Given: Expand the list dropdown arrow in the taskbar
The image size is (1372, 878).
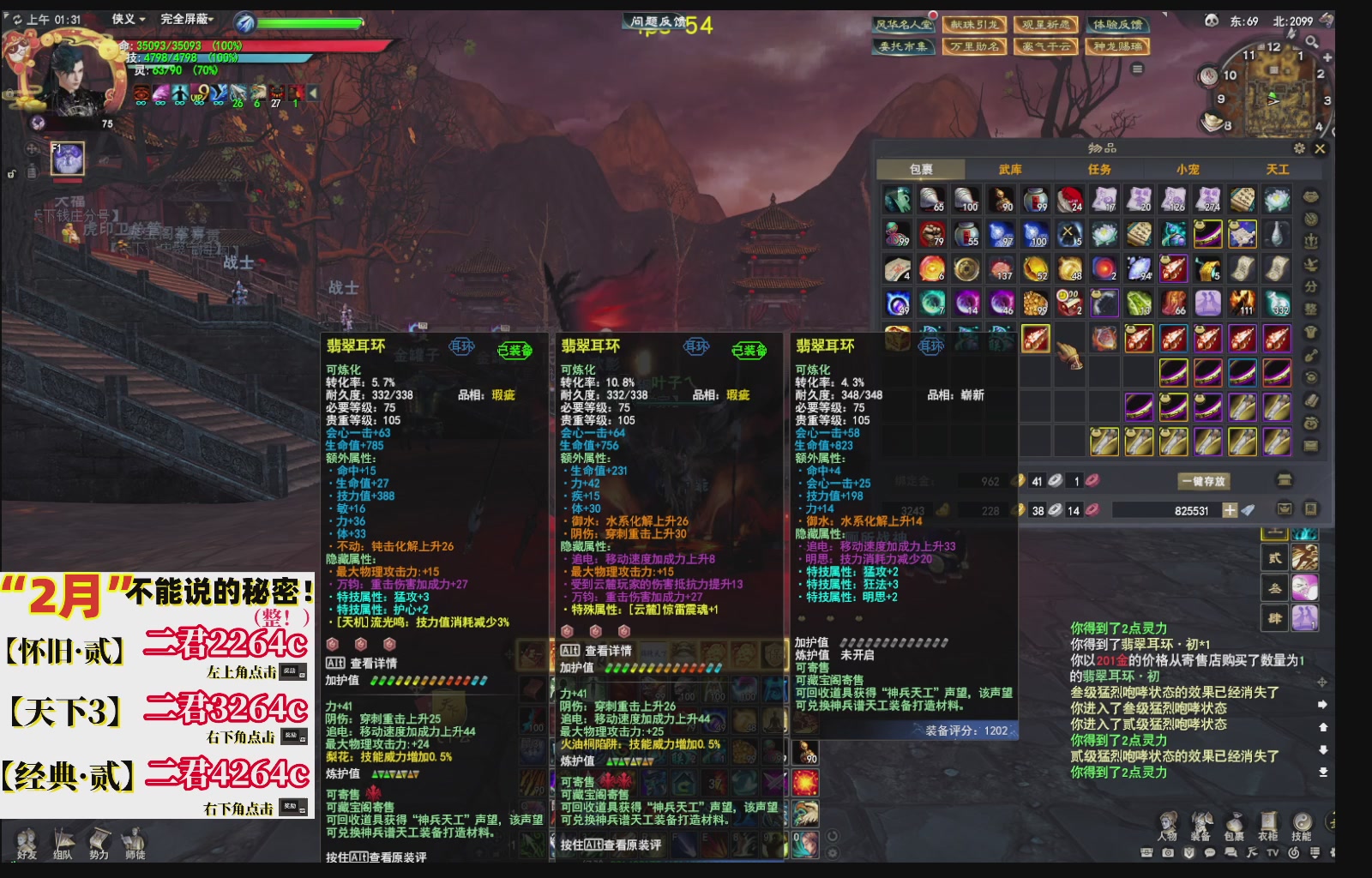Looking at the screenshot, I should 1315,853.
